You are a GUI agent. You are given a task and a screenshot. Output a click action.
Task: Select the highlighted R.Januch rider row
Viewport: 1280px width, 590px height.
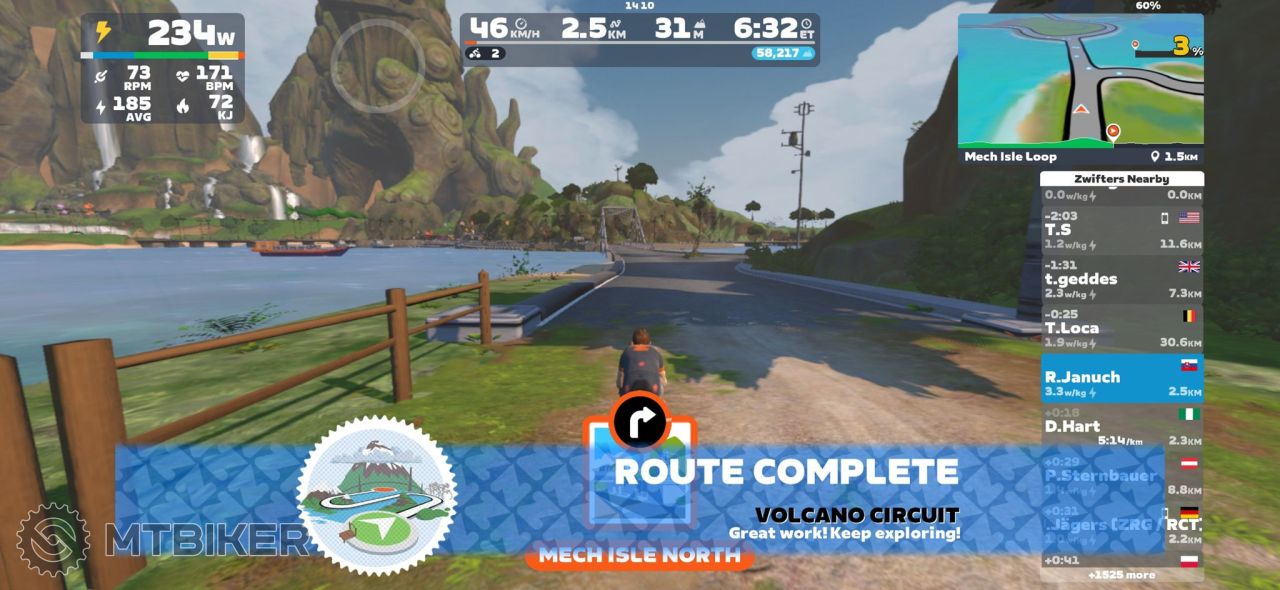[1121, 378]
